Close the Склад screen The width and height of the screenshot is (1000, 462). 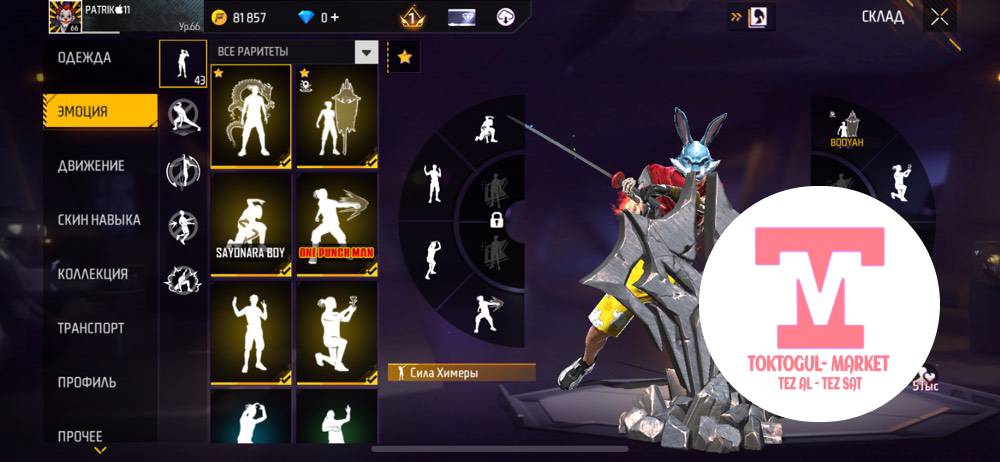click(x=939, y=17)
